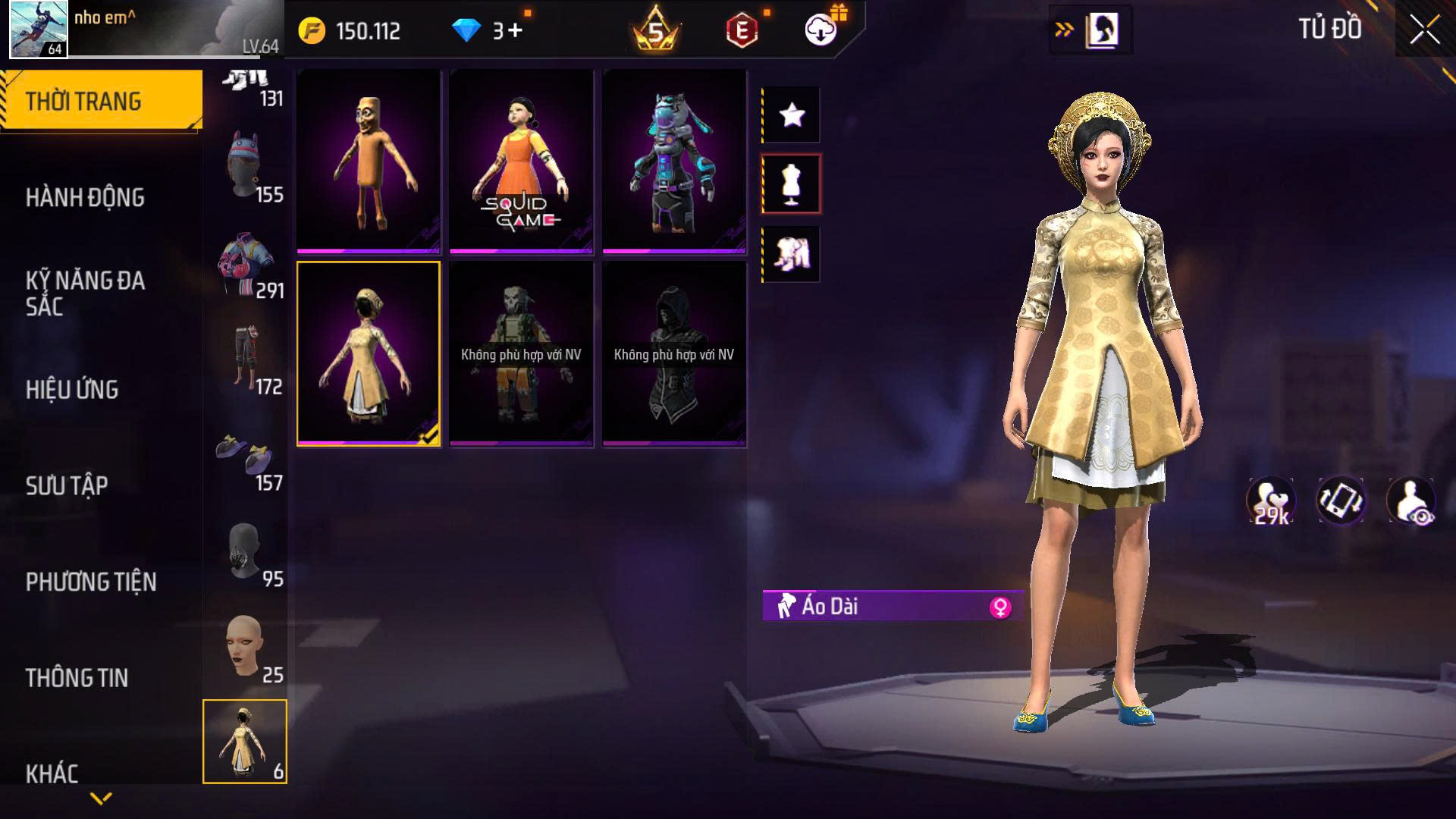
Task: Switch to the Khác tab
Action: coord(52,773)
